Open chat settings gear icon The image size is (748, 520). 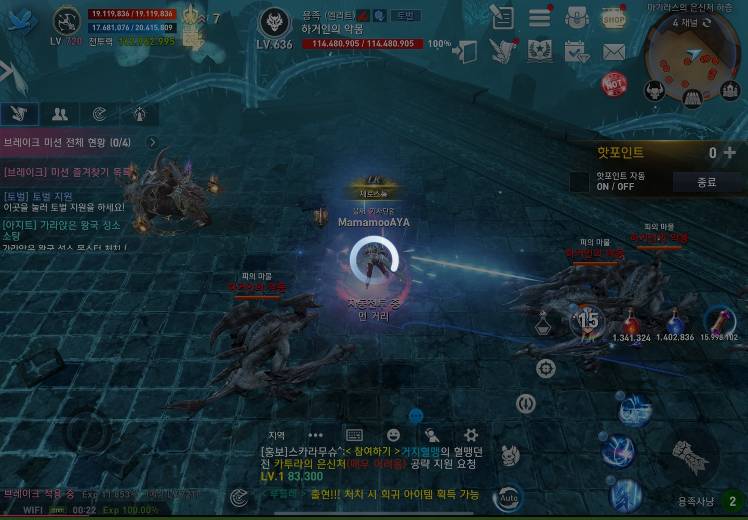(471, 435)
